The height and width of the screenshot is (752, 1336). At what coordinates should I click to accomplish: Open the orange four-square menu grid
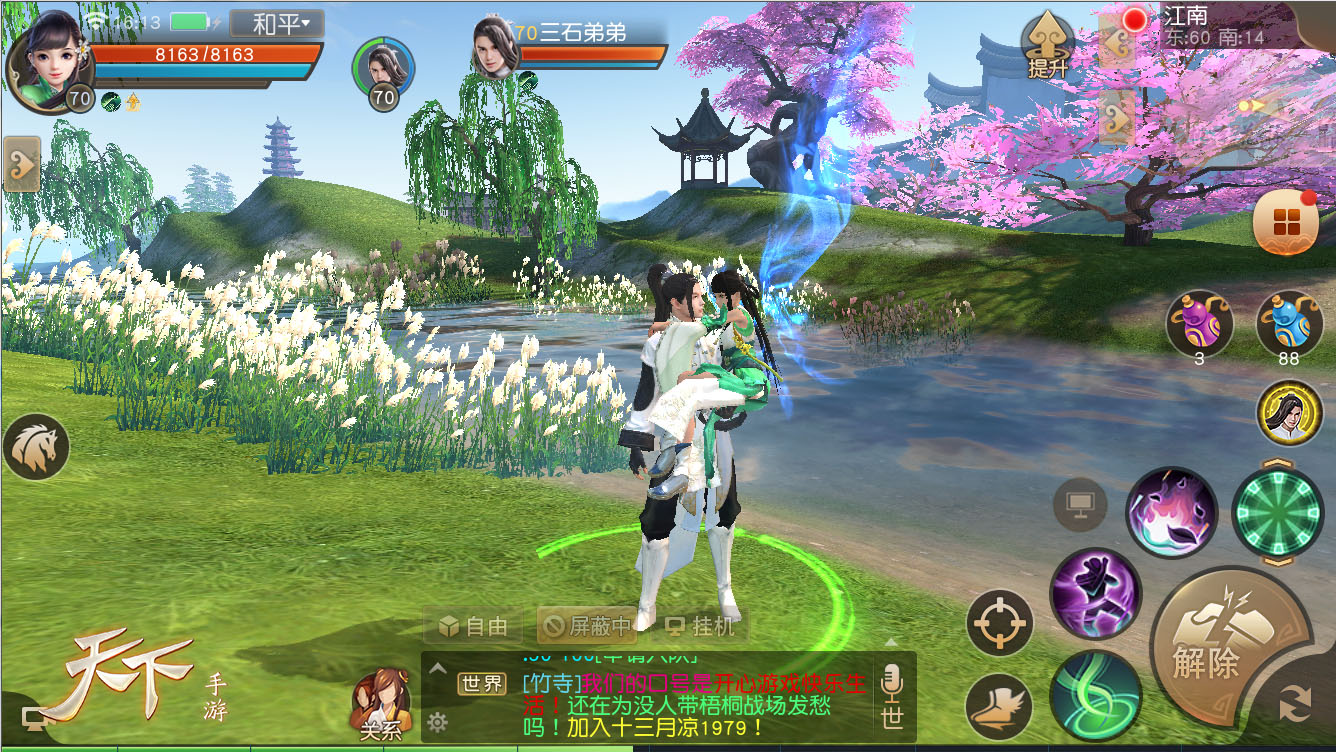click(x=1285, y=224)
